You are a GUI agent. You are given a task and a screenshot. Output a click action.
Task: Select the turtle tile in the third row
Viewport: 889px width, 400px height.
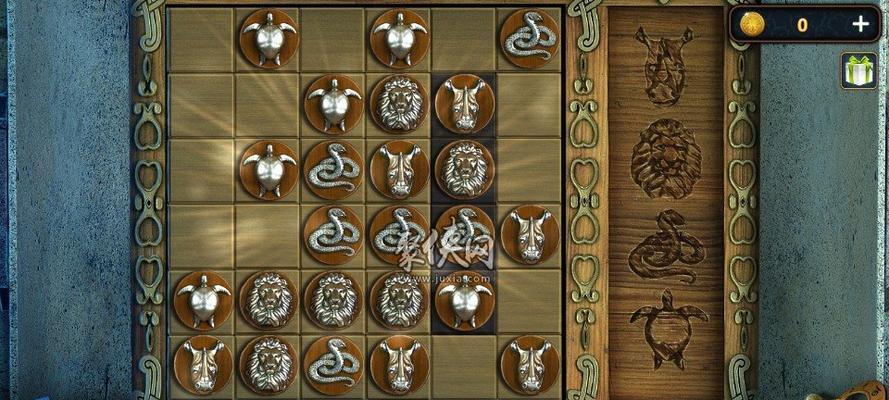[x=269, y=169]
